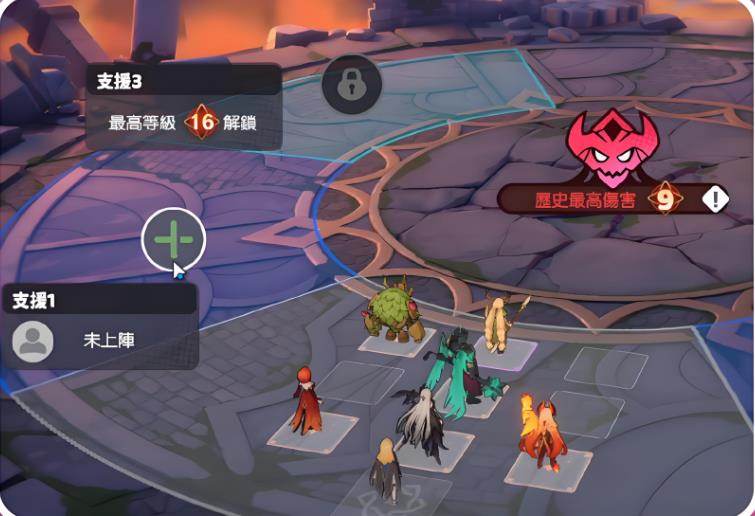Open the damage info exclamation icon
This screenshot has width=755, height=516.
(x=715, y=199)
